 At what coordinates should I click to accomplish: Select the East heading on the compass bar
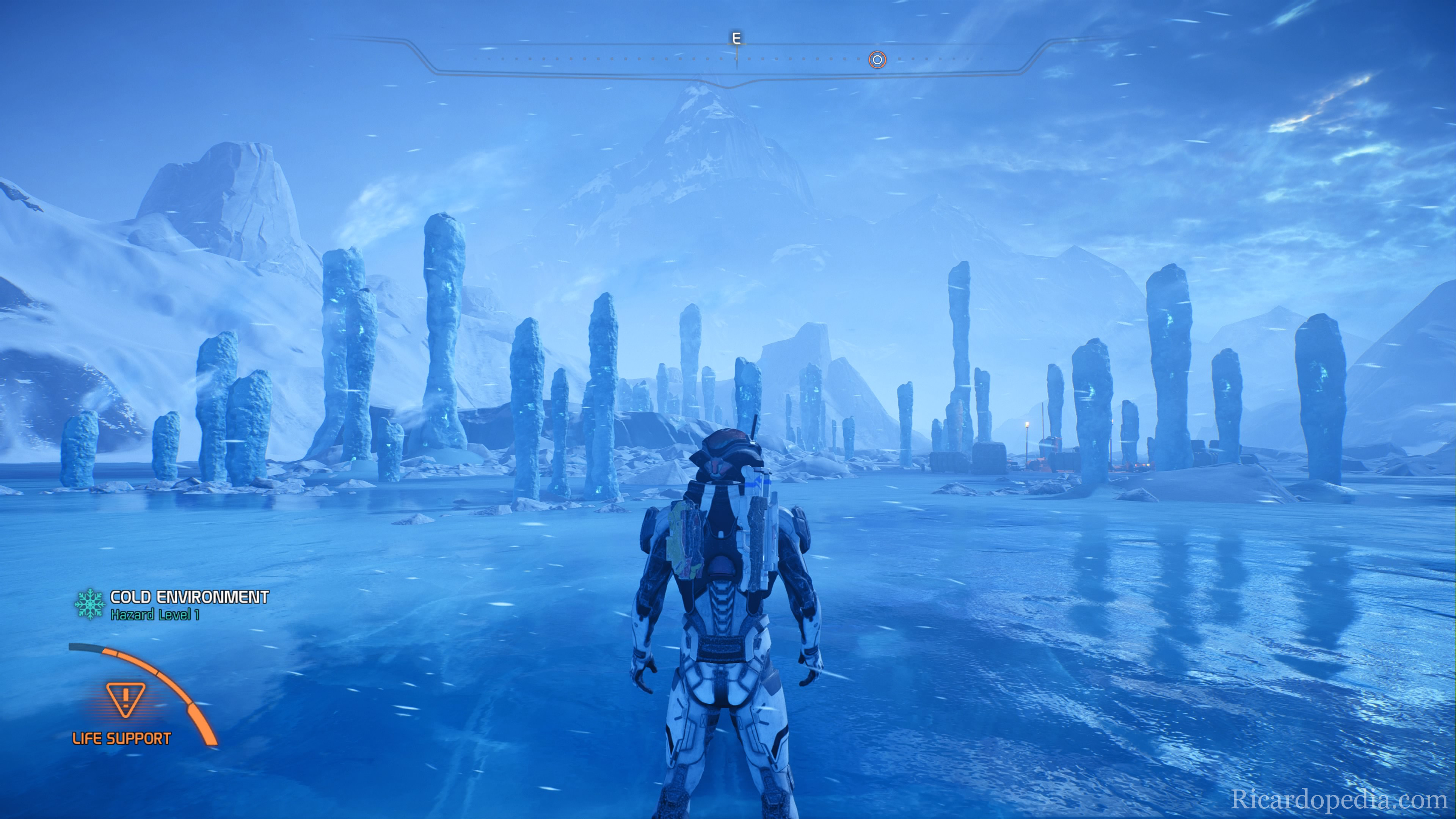click(x=736, y=39)
